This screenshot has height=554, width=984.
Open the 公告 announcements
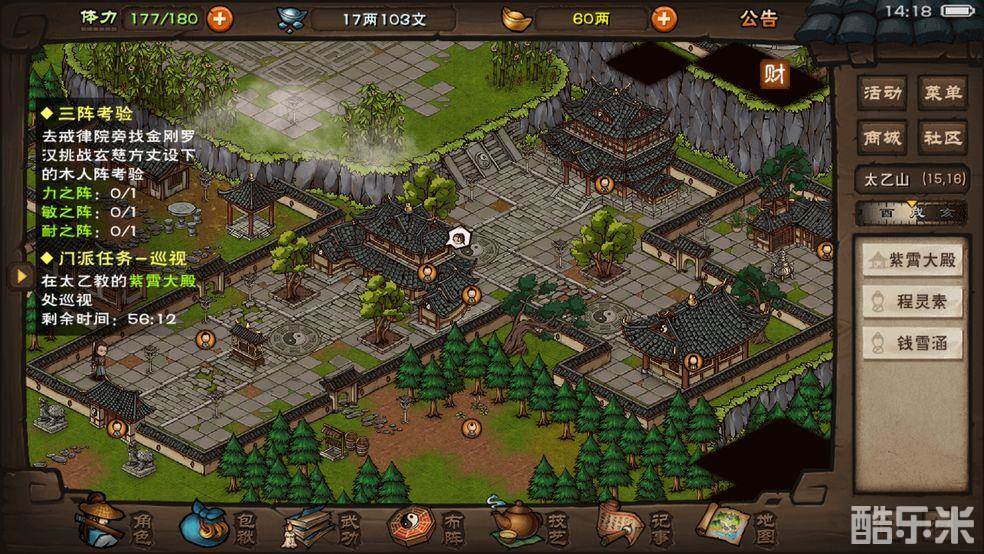pos(758,18)
